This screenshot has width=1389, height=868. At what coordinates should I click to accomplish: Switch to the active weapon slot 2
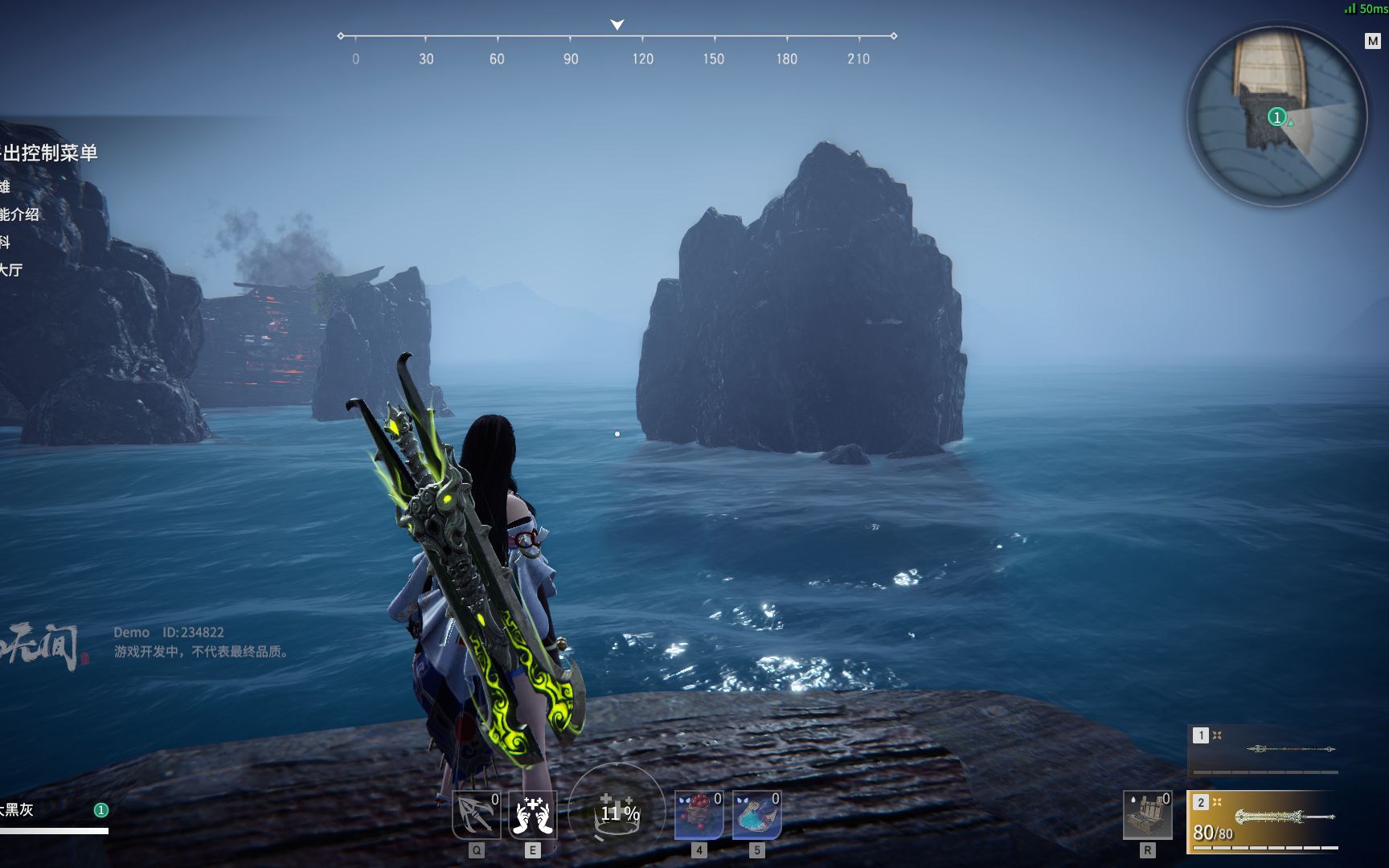click(1201, 803)
